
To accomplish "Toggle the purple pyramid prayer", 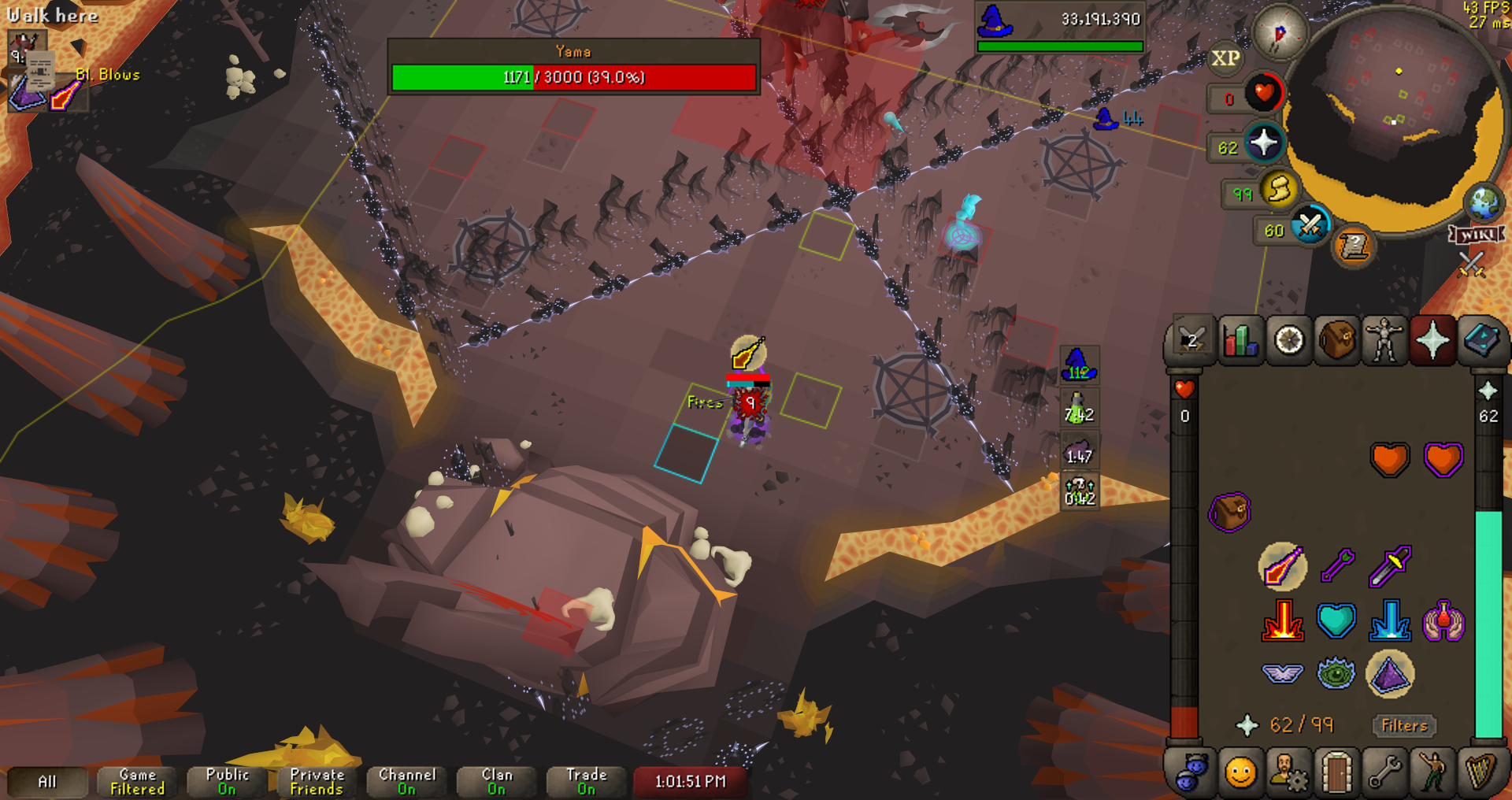I will pos(1390,674).
